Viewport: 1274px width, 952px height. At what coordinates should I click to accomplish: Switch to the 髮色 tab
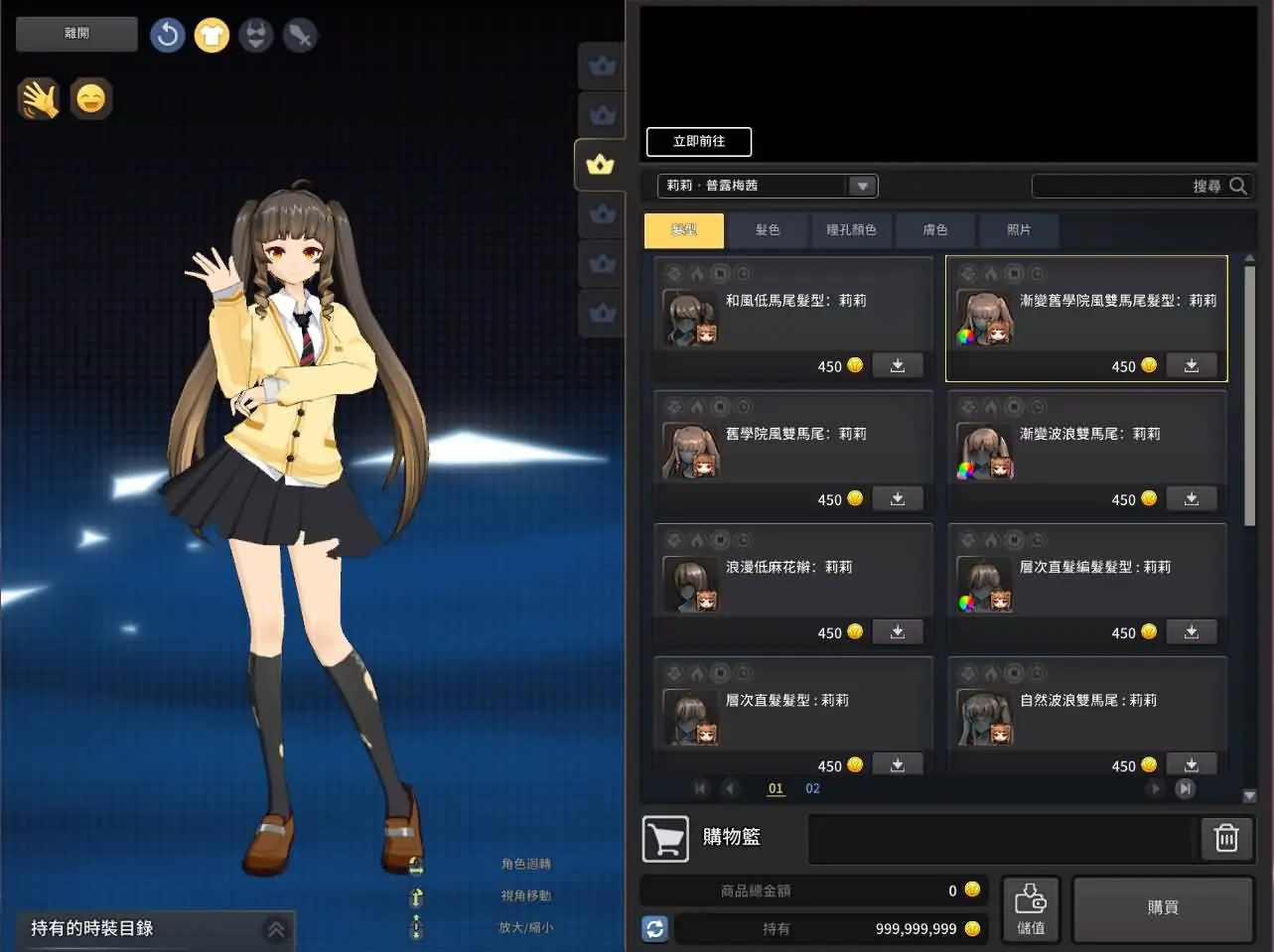[x=768, y=229]
